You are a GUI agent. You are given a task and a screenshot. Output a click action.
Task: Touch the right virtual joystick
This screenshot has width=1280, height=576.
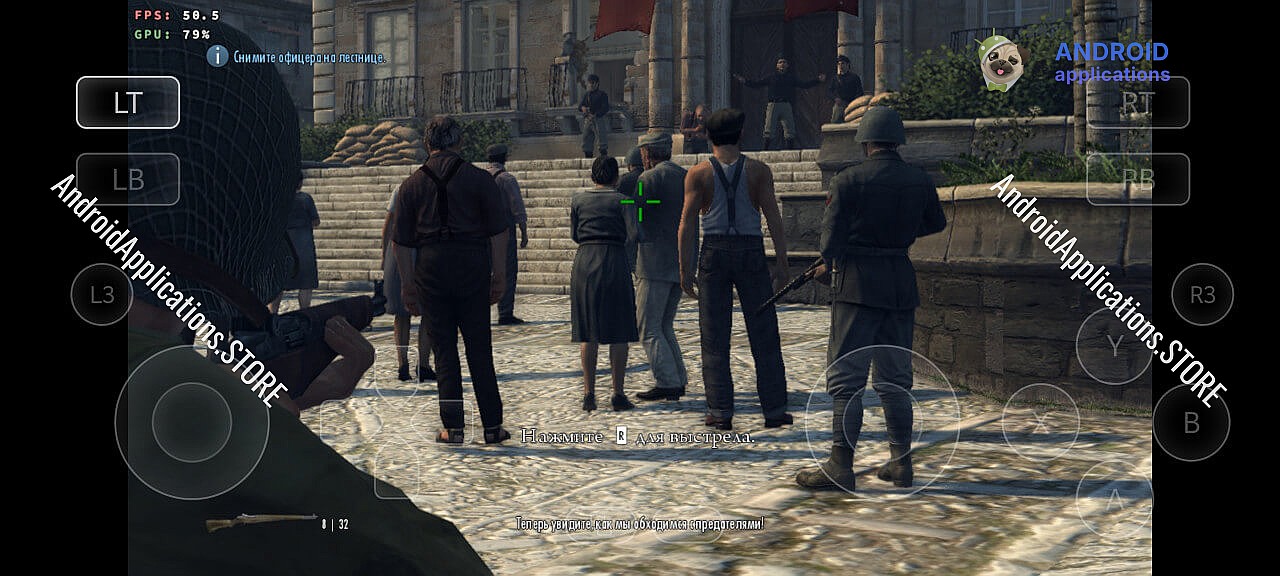click(x=882, y=422)
